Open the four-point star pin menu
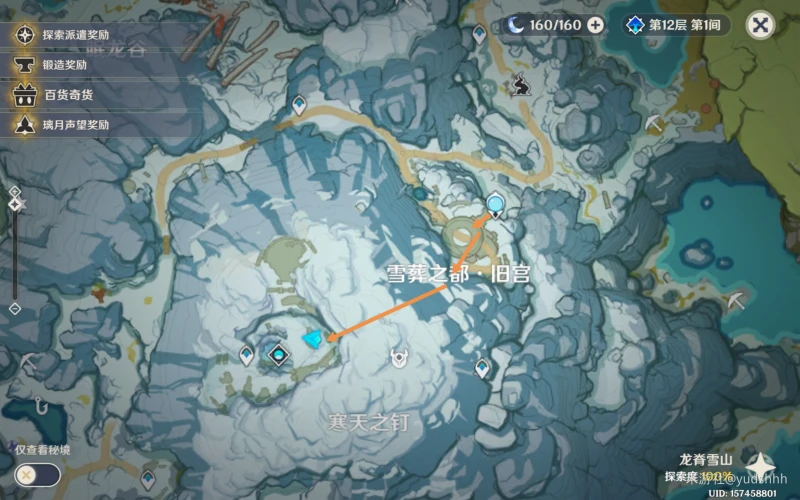This screenshot has width=800, height=500. [x=760, y=467]
